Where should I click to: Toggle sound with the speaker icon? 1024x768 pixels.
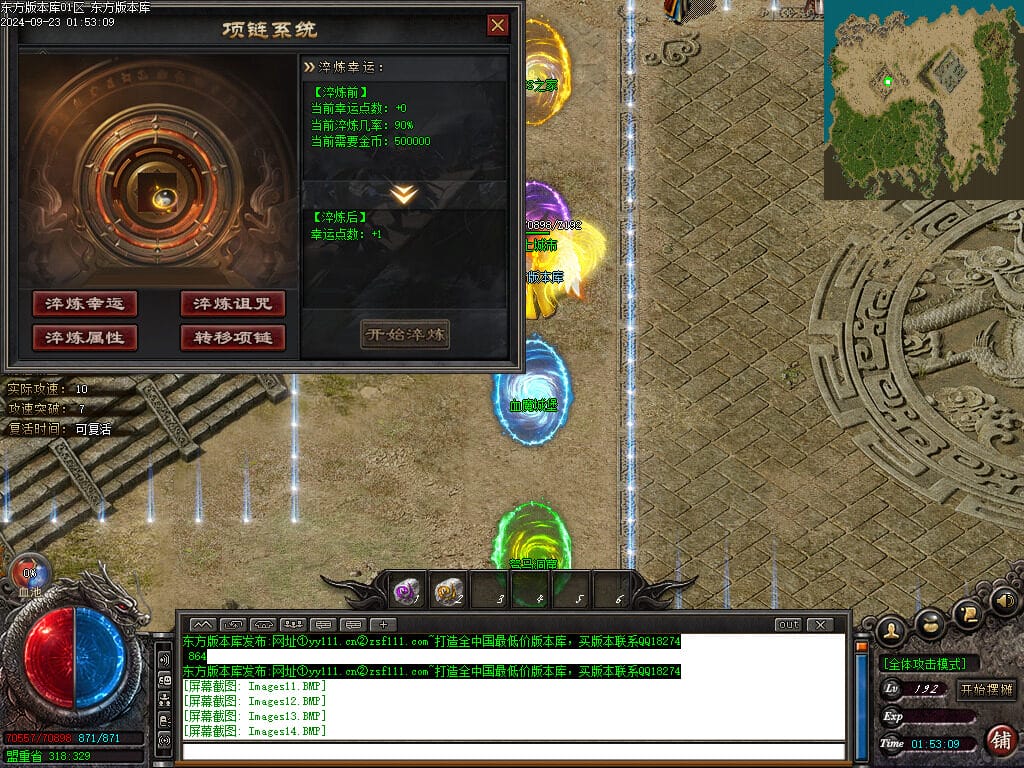click(x=1005, y=601)
